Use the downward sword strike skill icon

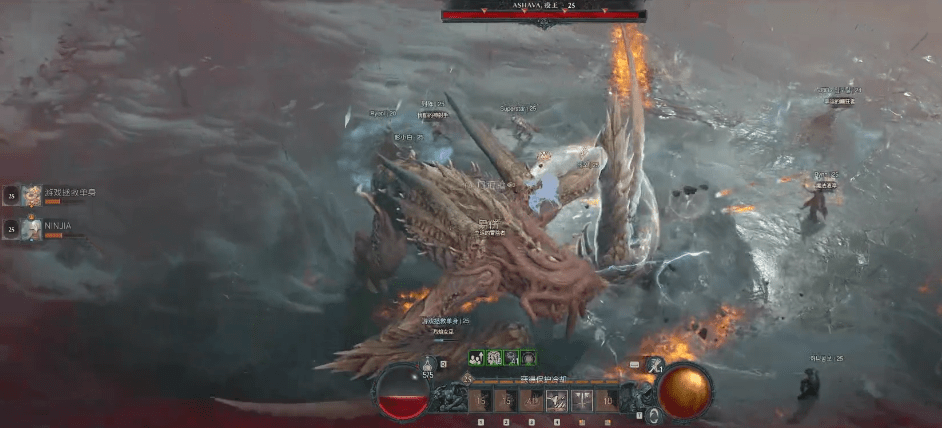[x=580, y=402]
